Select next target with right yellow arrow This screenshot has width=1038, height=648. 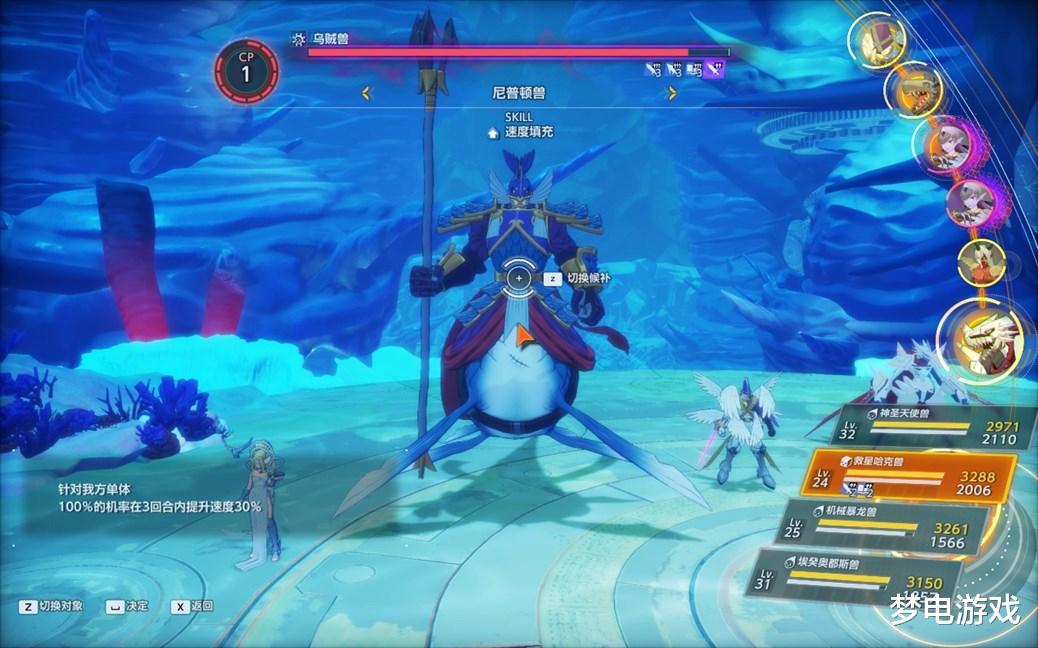(672, 93)
